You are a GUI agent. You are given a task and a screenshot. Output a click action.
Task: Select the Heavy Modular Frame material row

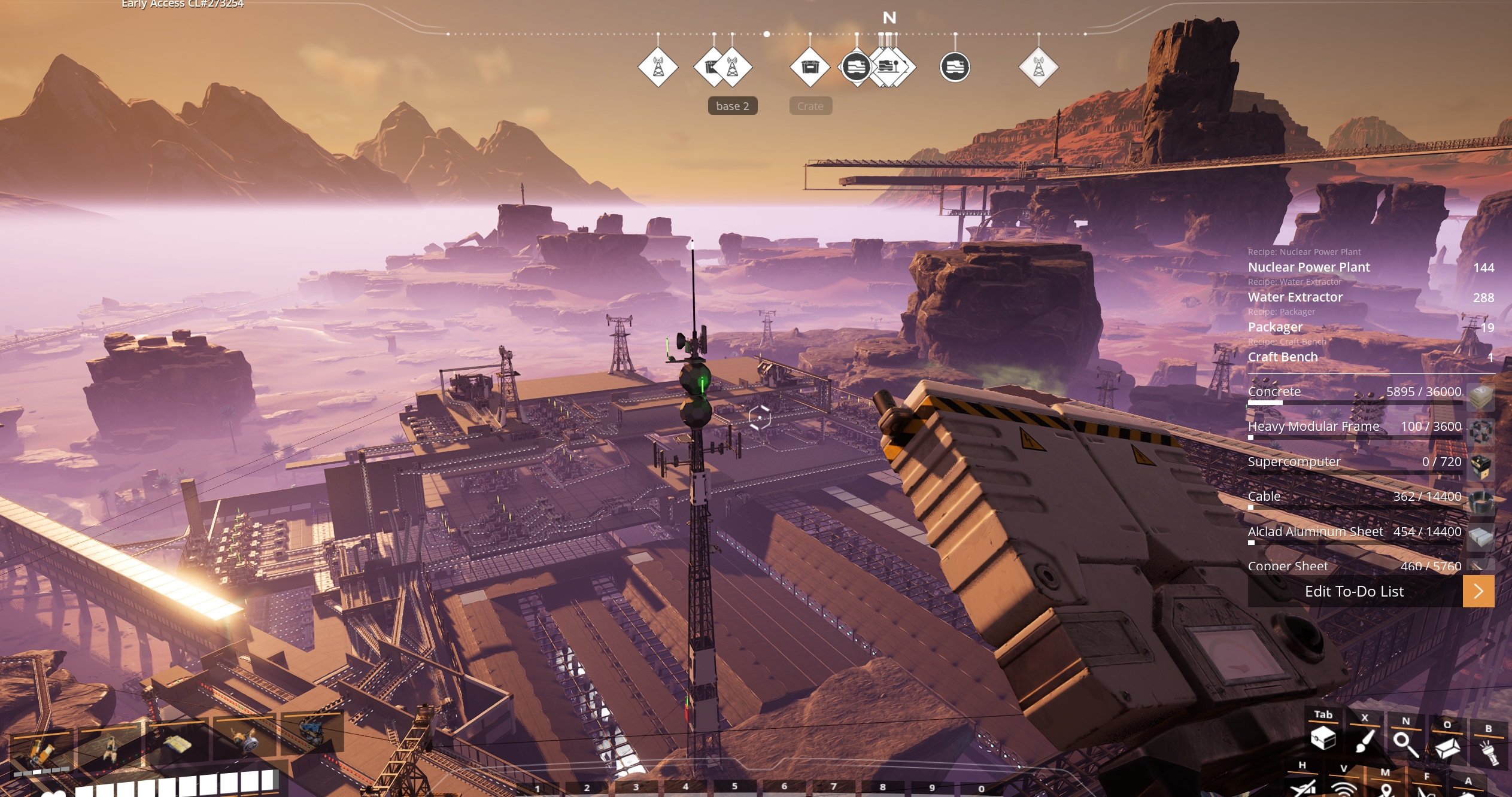pyautogui.click(x=1354, y=427)
